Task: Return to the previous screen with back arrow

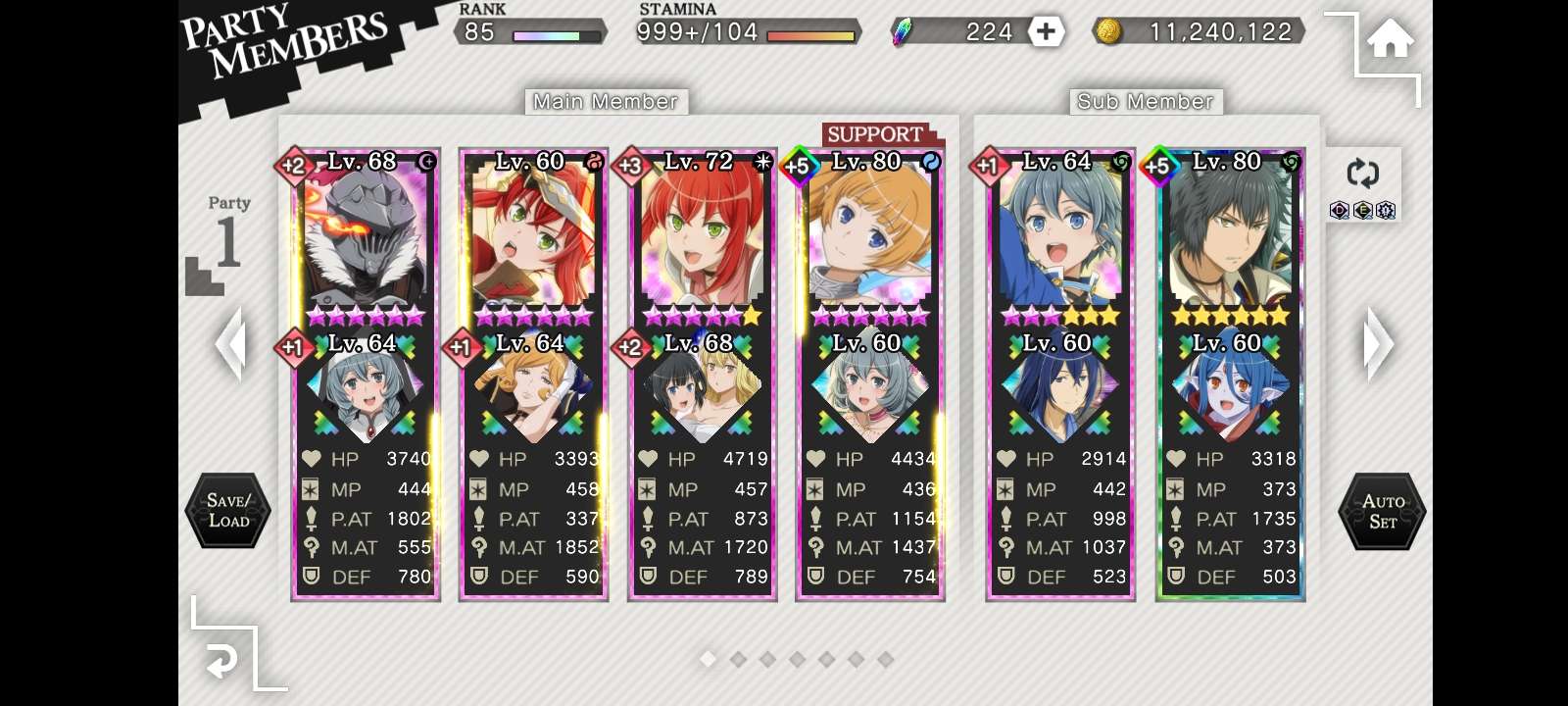Action: 222,663
